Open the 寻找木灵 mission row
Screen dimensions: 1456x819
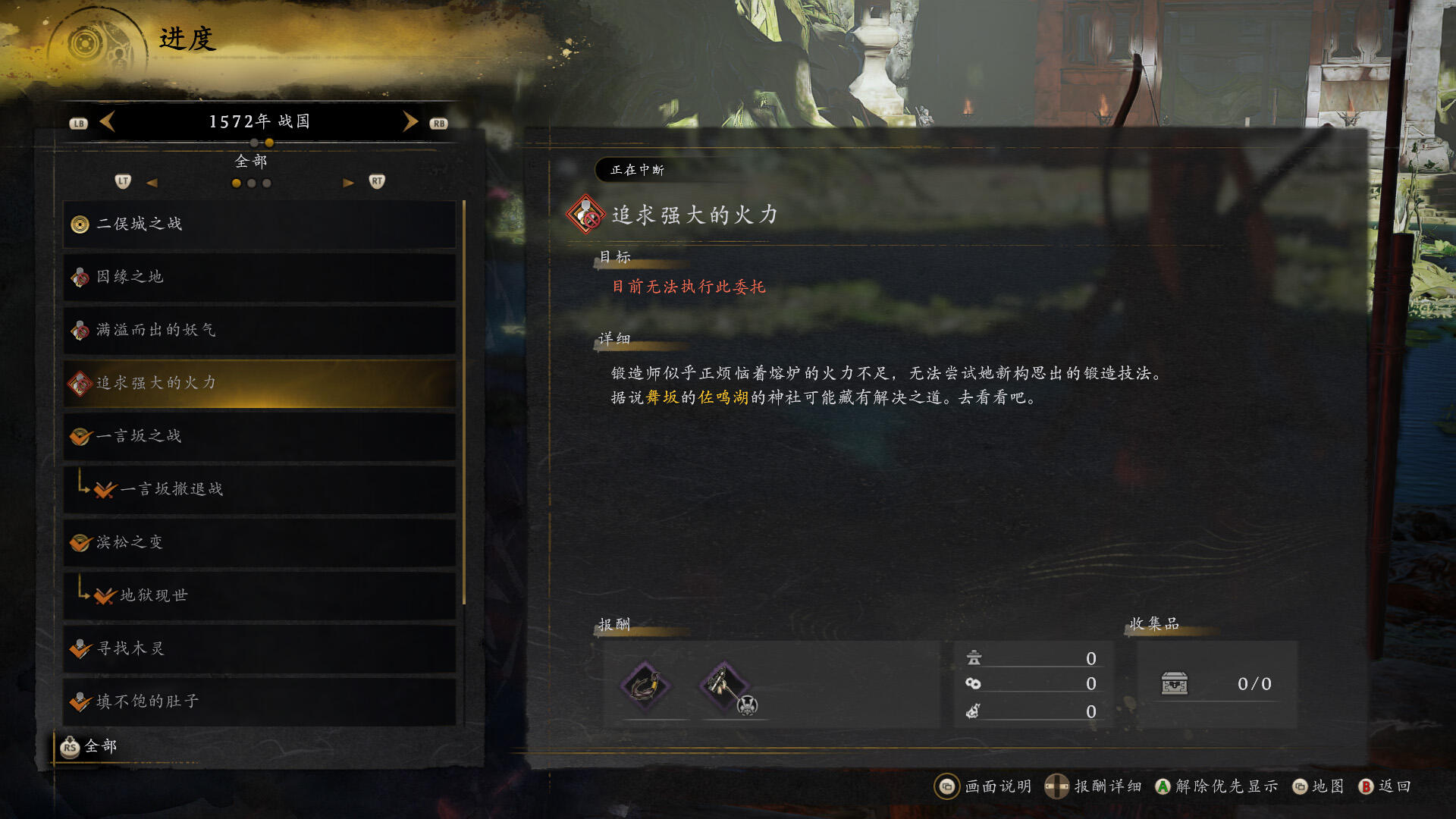pyautogui.click(x=259, y=649)
